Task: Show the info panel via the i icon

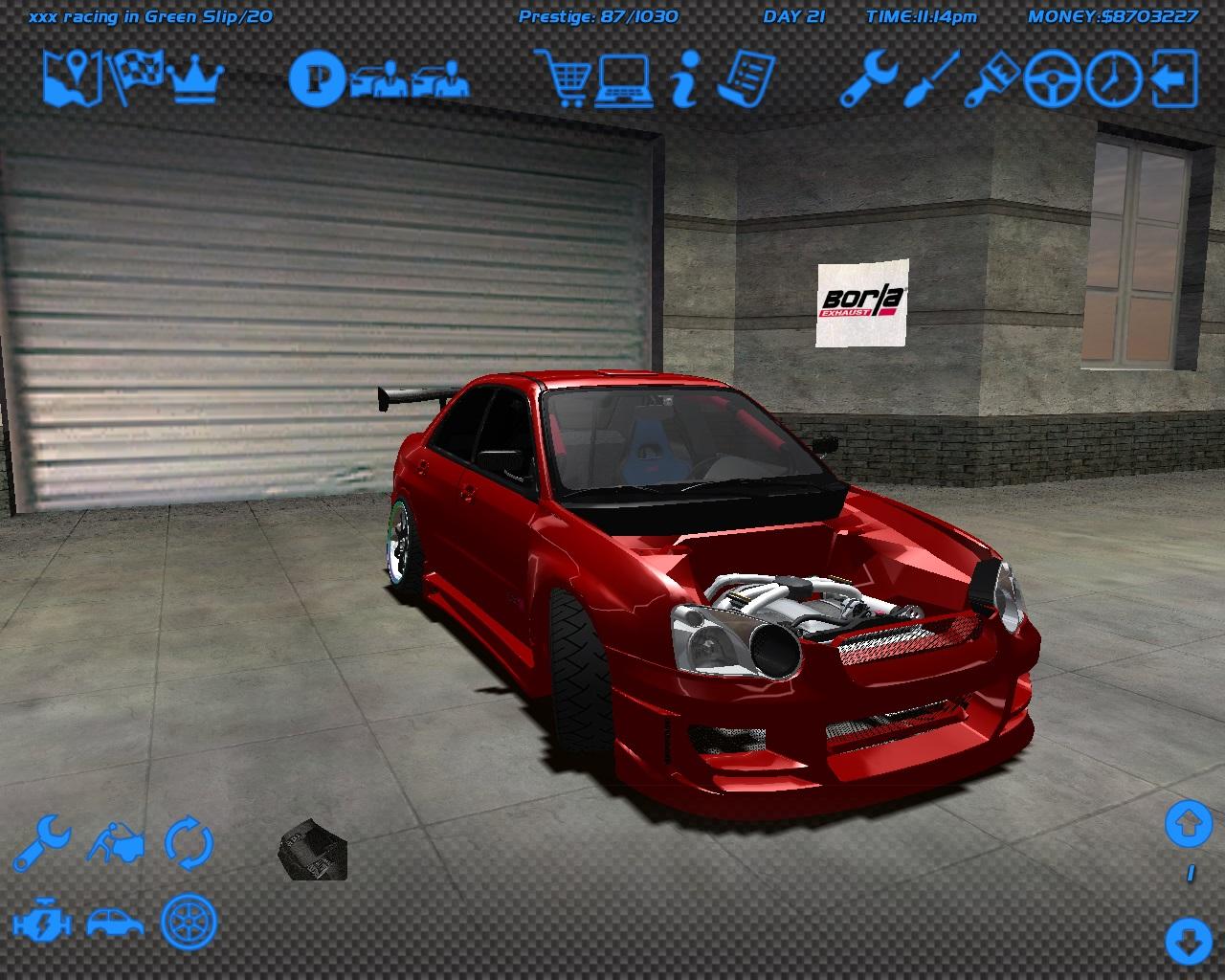Action: click(x=682, y=78)
